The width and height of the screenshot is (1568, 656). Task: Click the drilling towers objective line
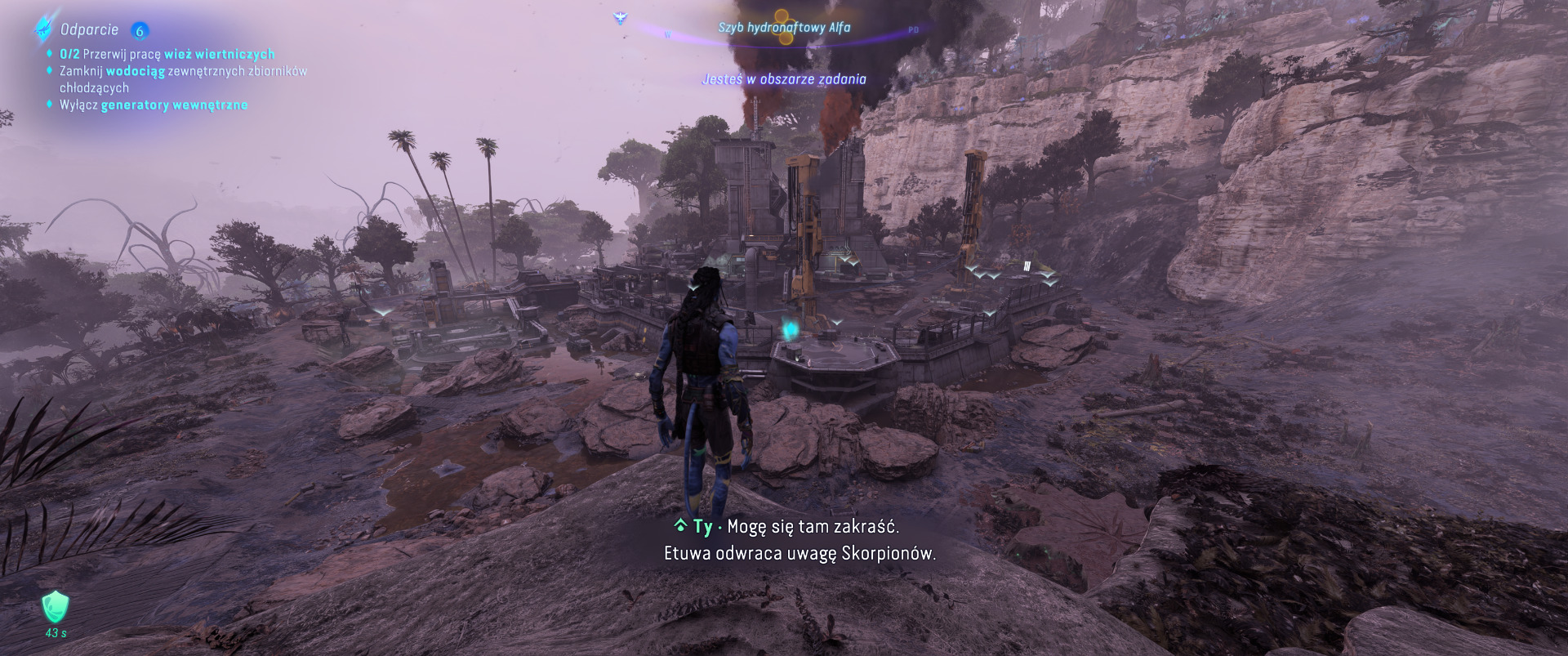pyautogui.click(x=167, y=54)
